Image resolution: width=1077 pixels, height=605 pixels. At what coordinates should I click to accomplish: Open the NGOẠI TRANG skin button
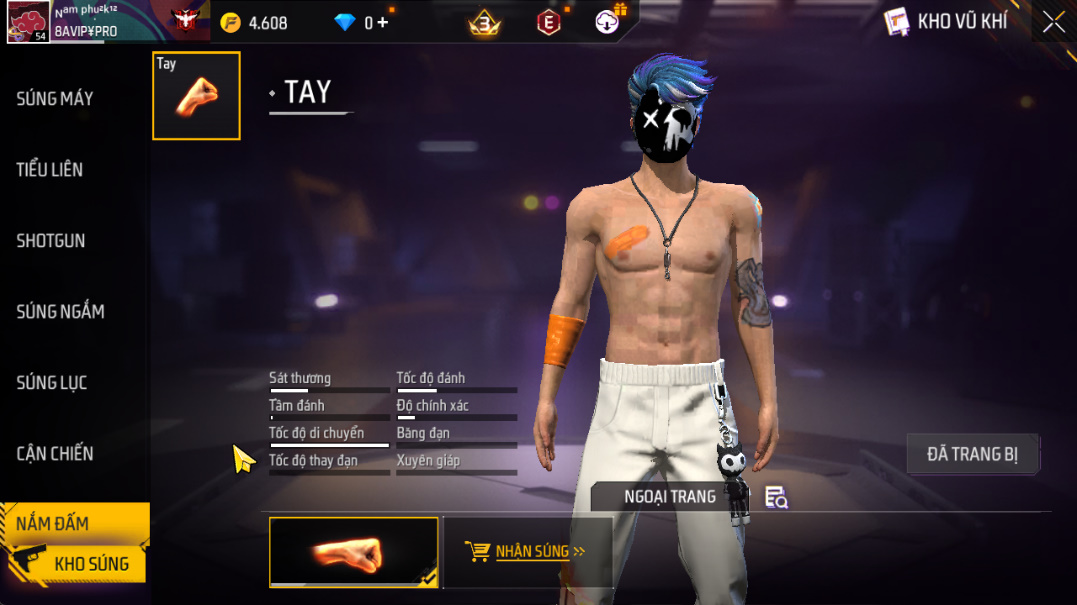pyautogui.click(x=670, y=497)
